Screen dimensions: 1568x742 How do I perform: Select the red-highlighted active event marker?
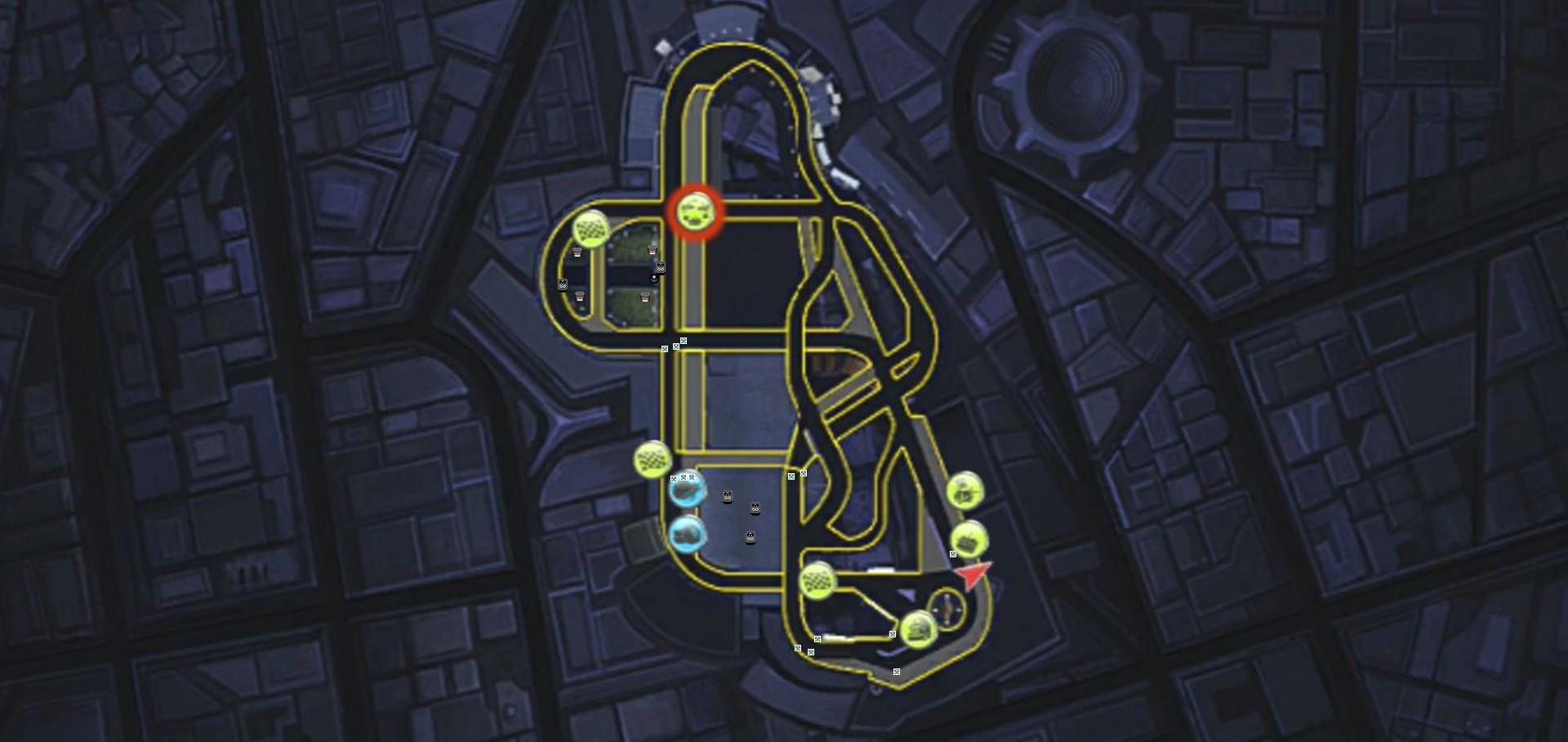tap(694, 211)
